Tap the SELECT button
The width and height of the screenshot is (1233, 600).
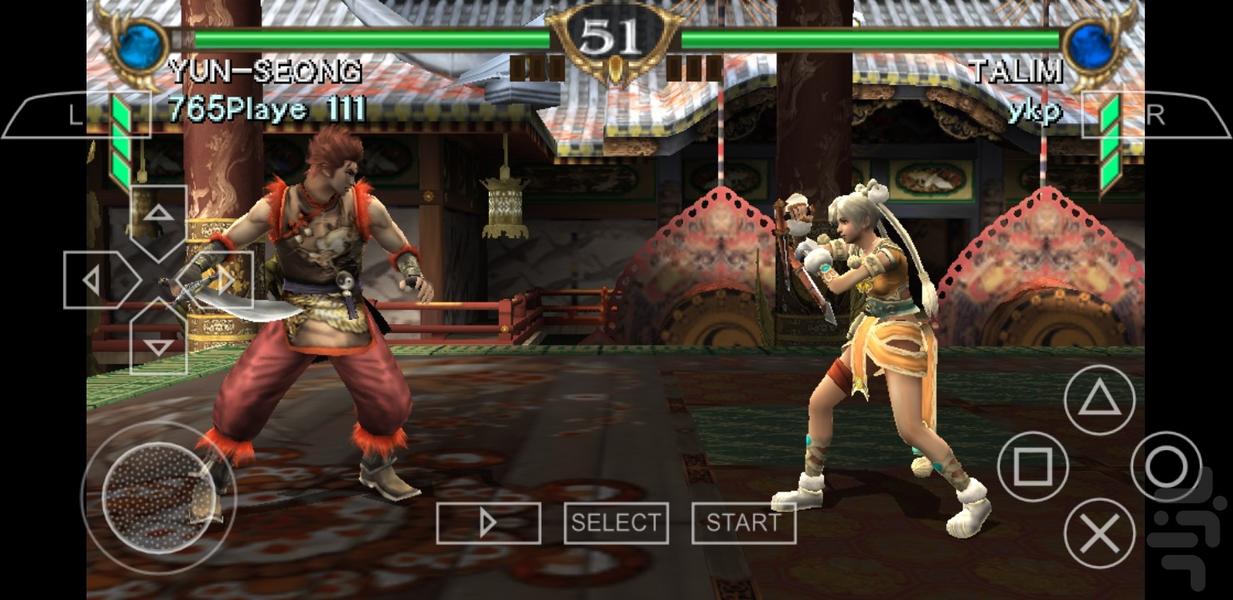pyautogui.click(x=616, y=523)
